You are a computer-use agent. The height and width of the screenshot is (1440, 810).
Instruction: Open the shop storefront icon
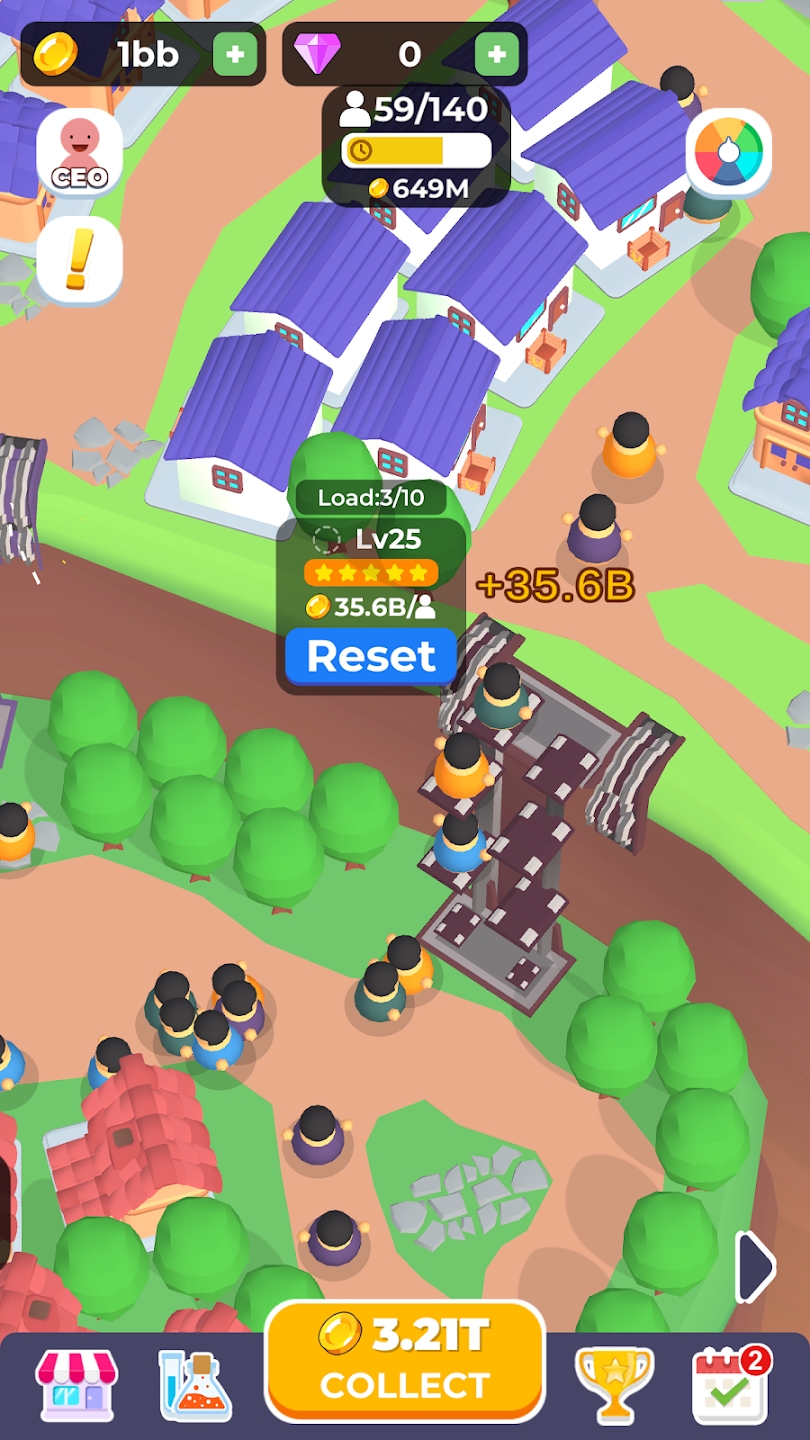[76, 1385]
